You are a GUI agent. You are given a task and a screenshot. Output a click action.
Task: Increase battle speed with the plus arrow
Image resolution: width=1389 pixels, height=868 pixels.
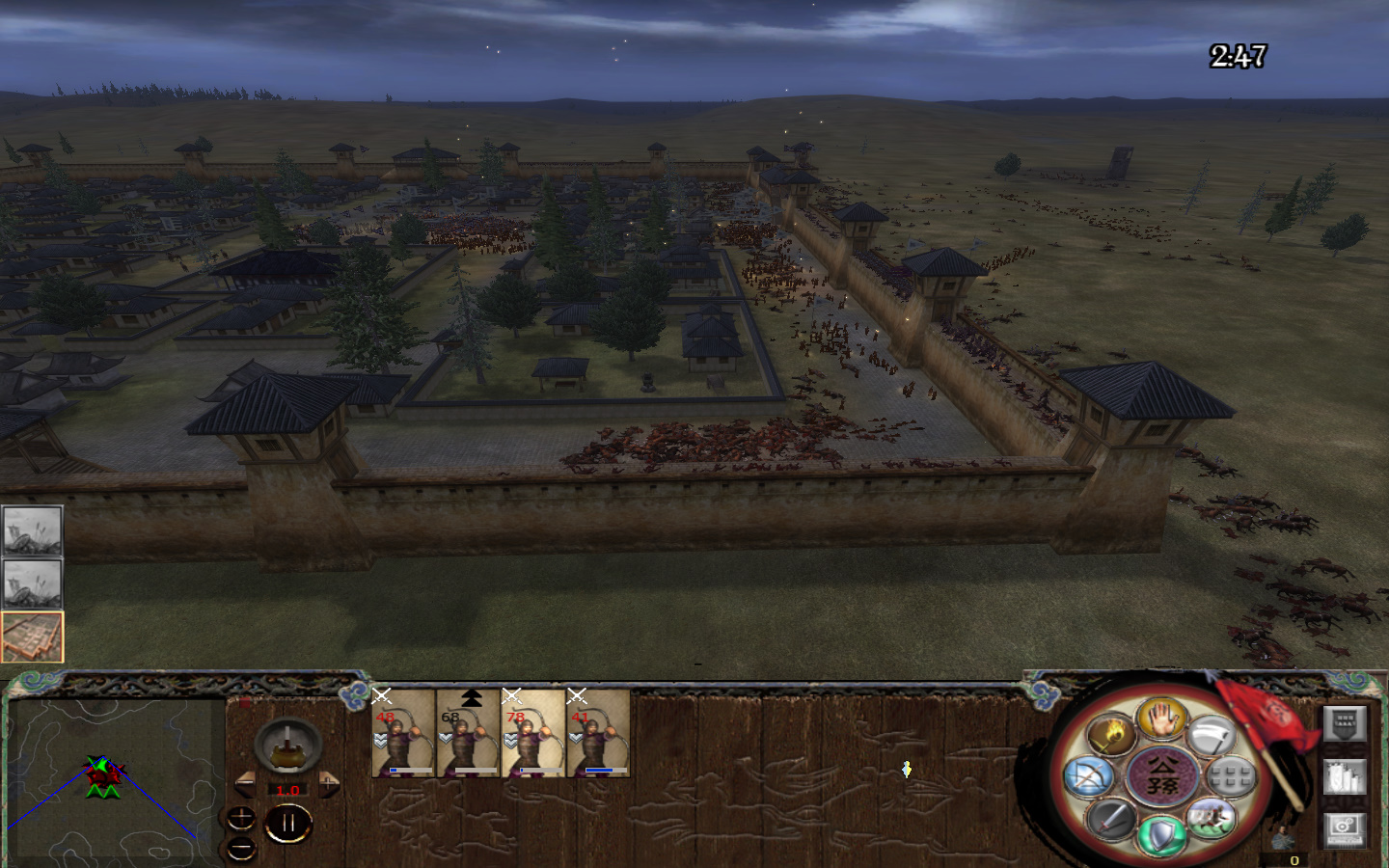click(x=329, y=782)
